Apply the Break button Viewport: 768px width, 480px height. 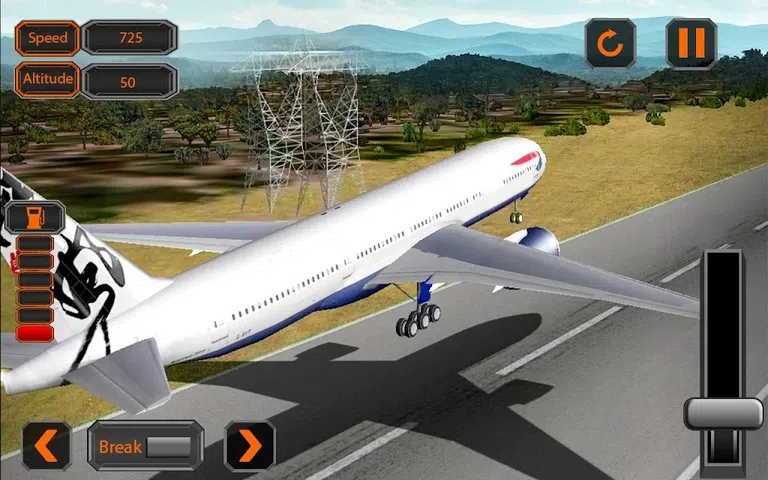coord(145,446)
